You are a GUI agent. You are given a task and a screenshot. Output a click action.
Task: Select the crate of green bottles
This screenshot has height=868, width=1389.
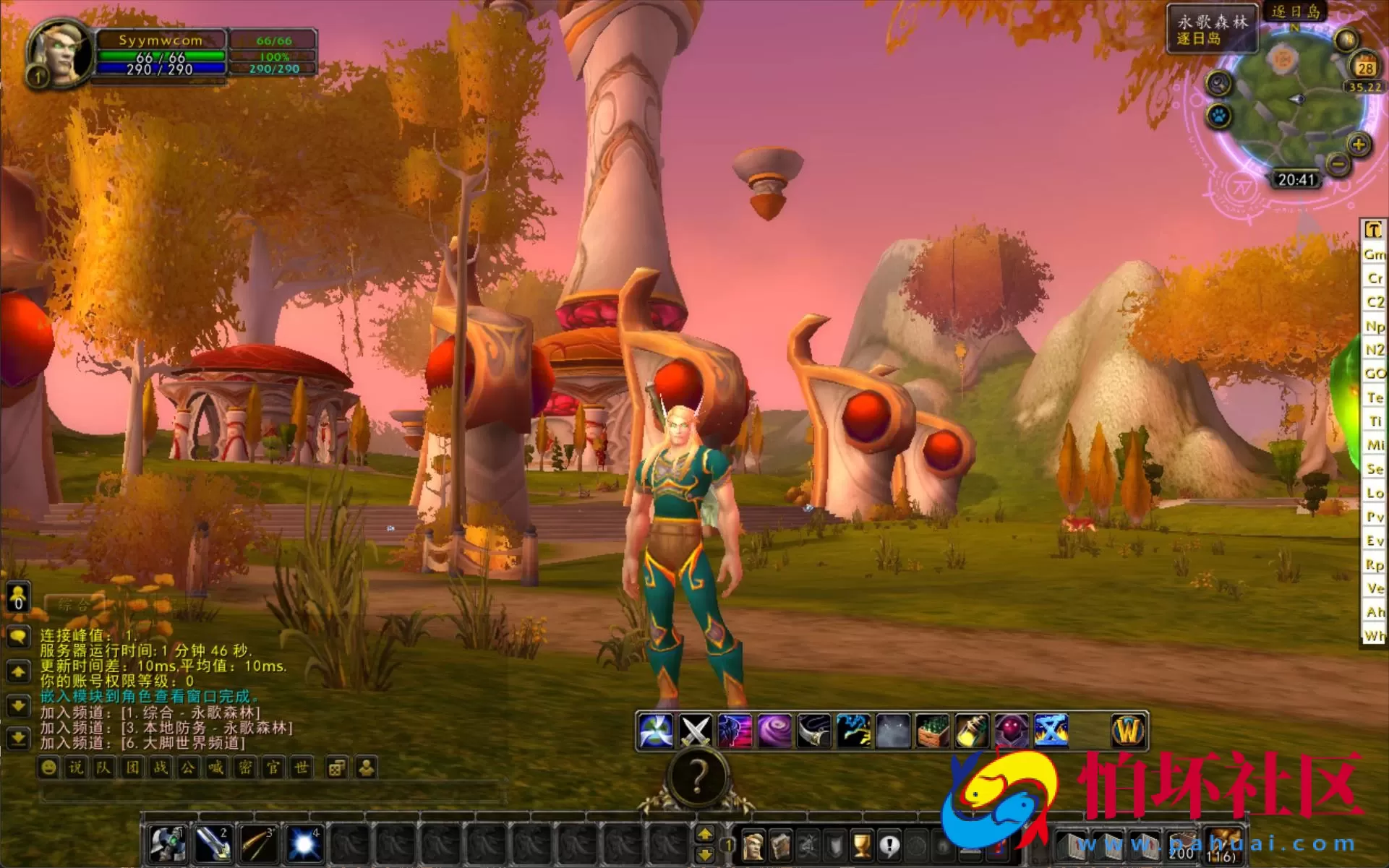(x=932, y=731)
